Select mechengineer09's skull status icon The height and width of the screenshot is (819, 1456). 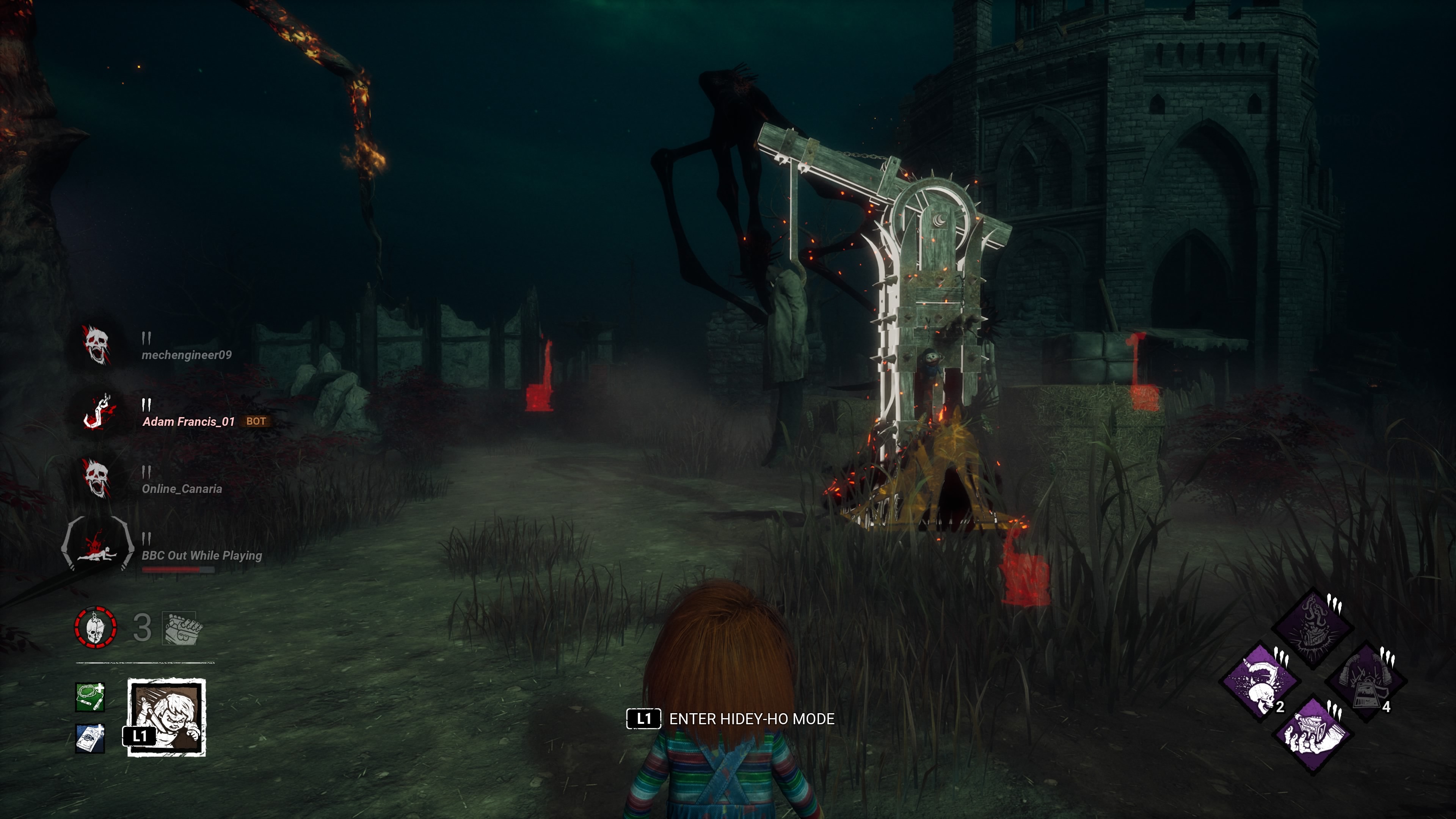coord(96,345)
